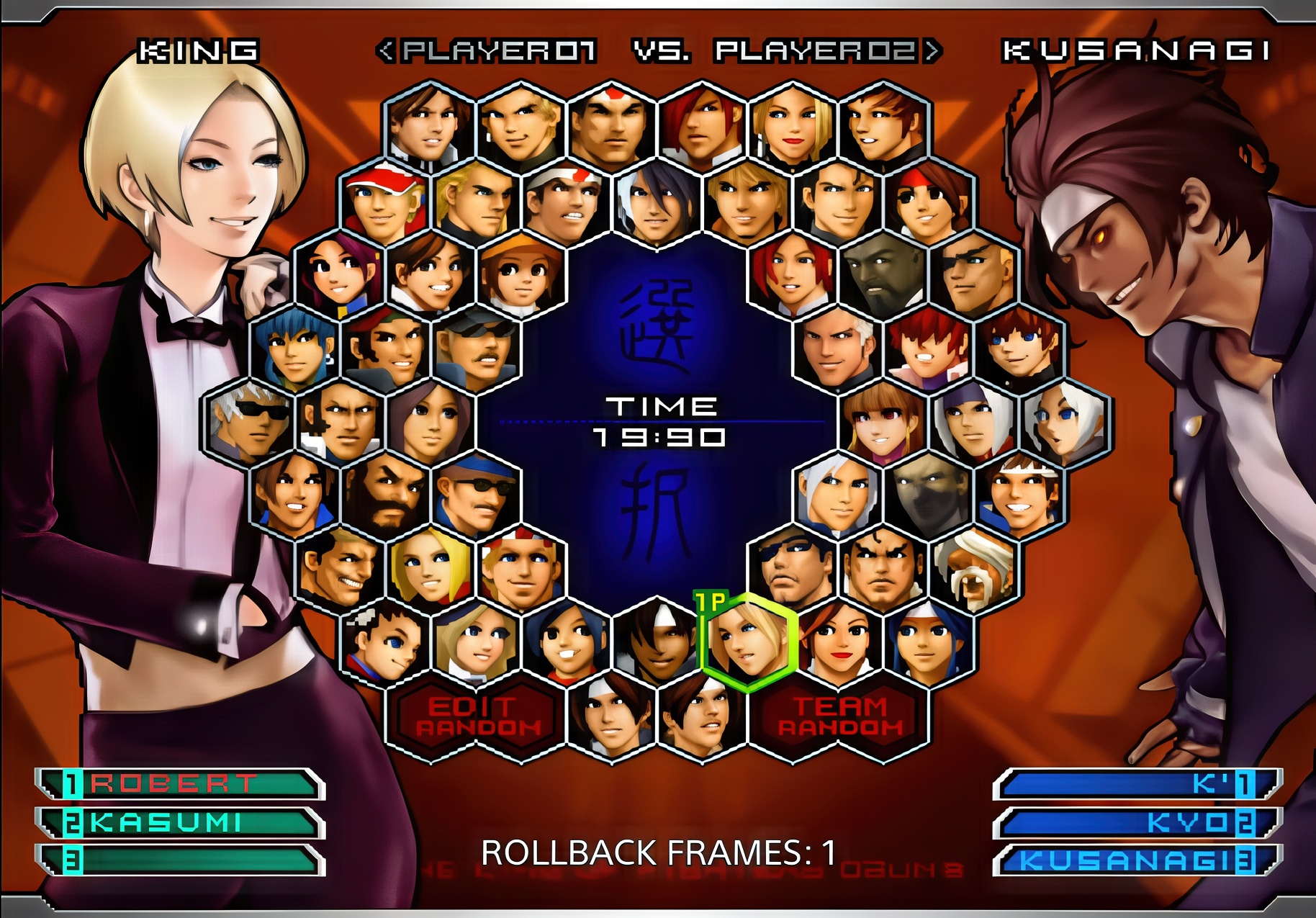Select the purple-haired girl portrait

click(340, 276)
